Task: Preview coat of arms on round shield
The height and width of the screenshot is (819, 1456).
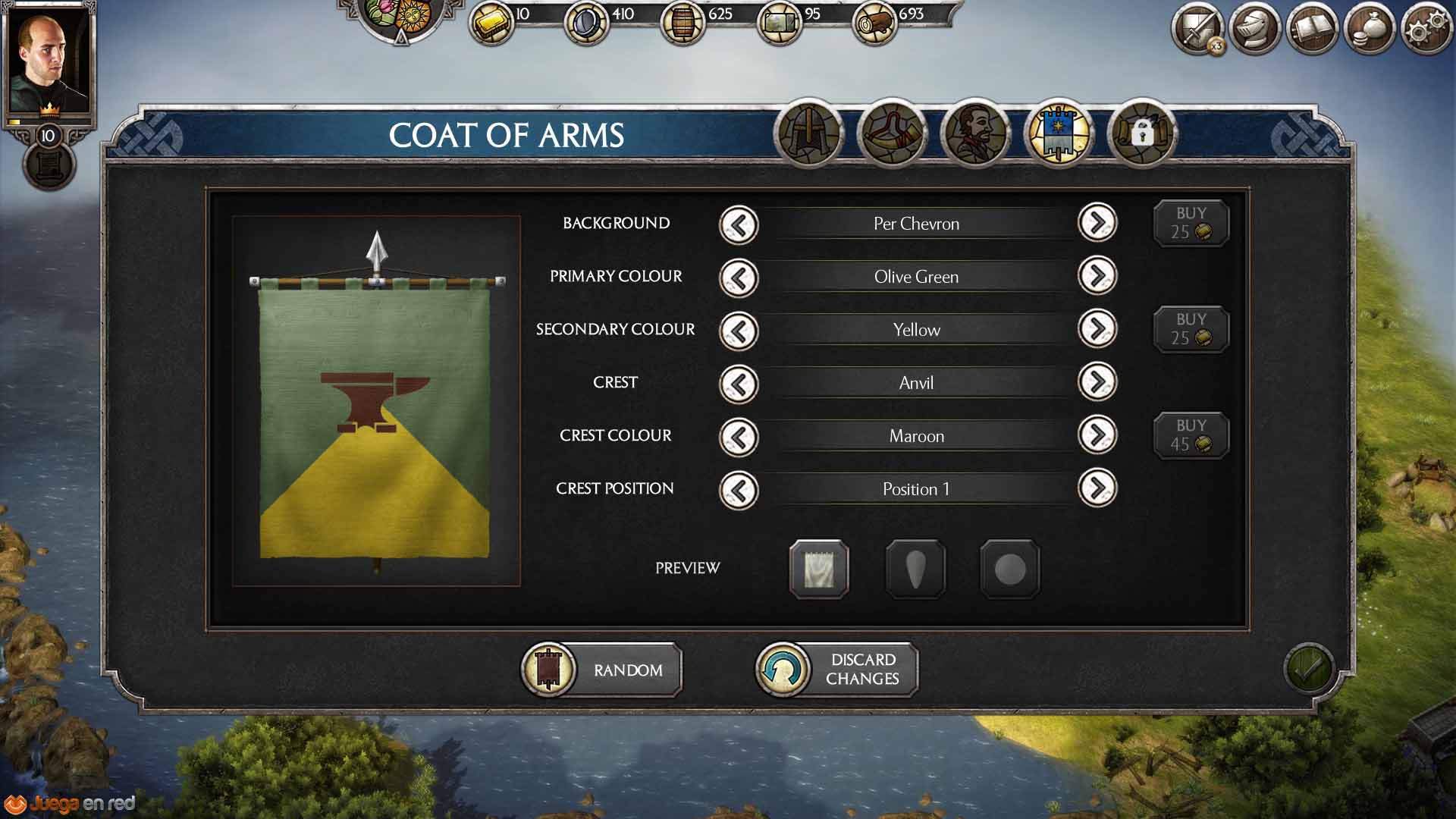Action: 1010,569
